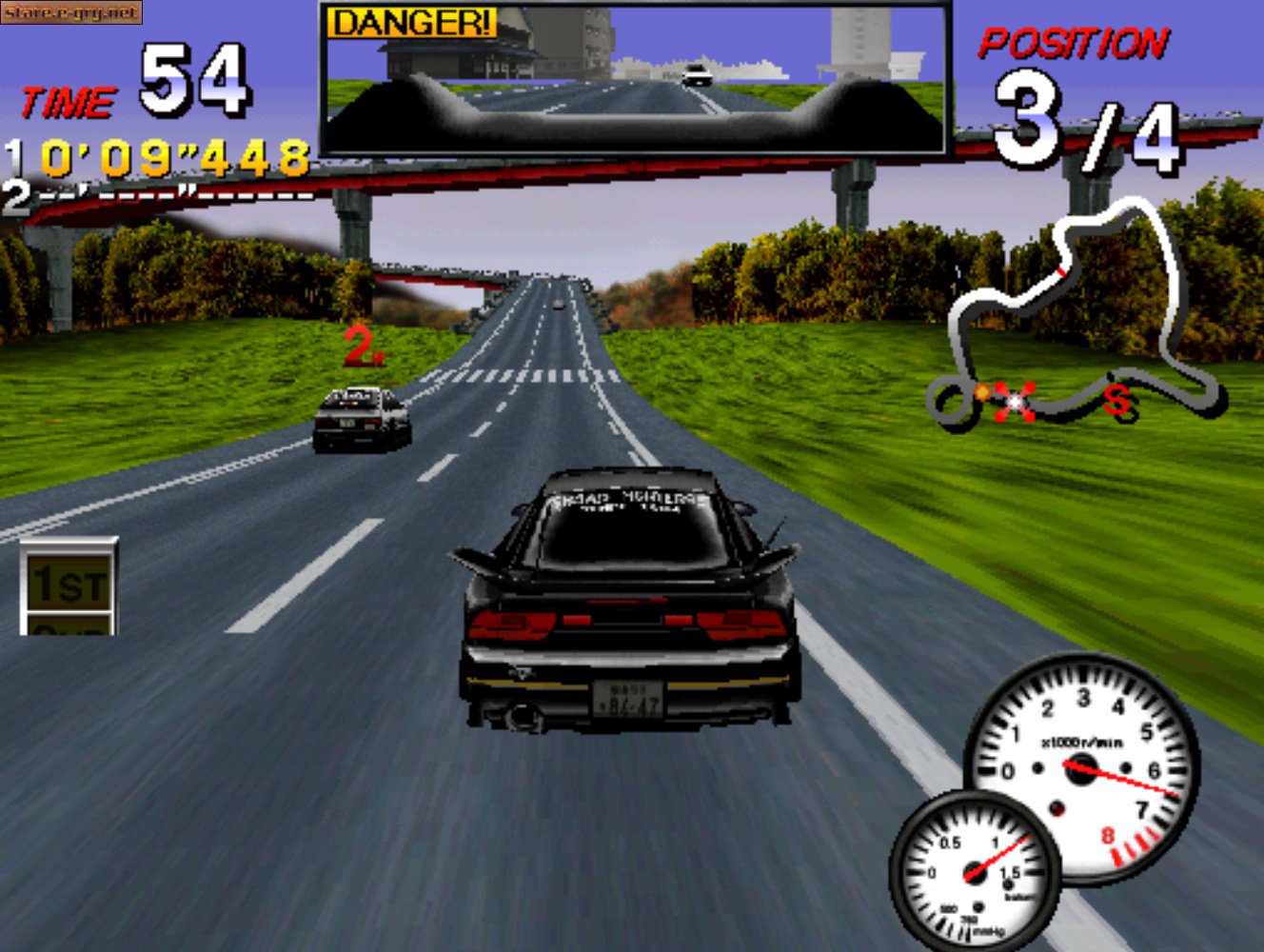
Task: Click the 1ST rank ladder panel
Action: point(69,585)
